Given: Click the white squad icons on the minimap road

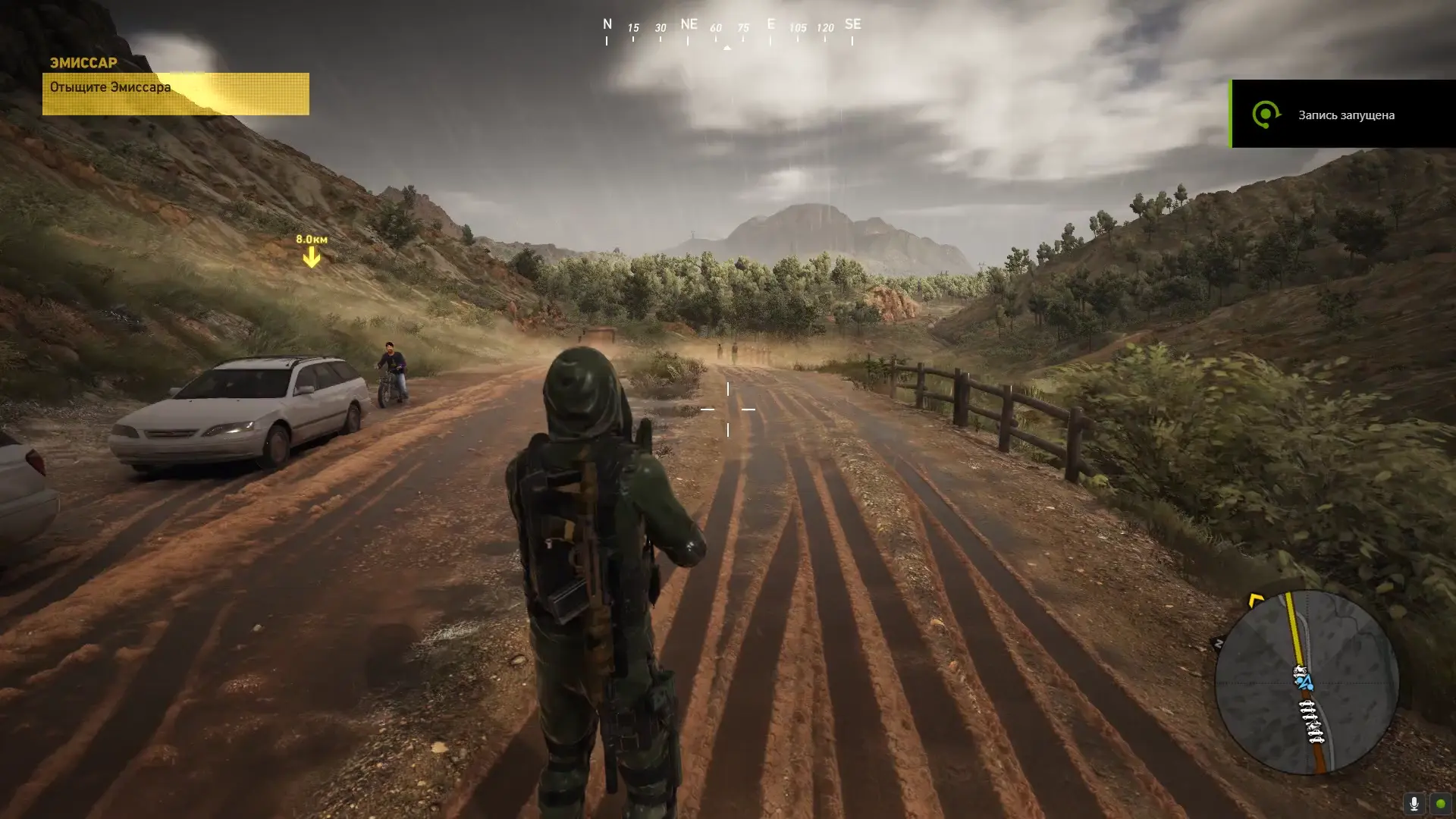Looking at the screenshot, I should pos(1313,720).
